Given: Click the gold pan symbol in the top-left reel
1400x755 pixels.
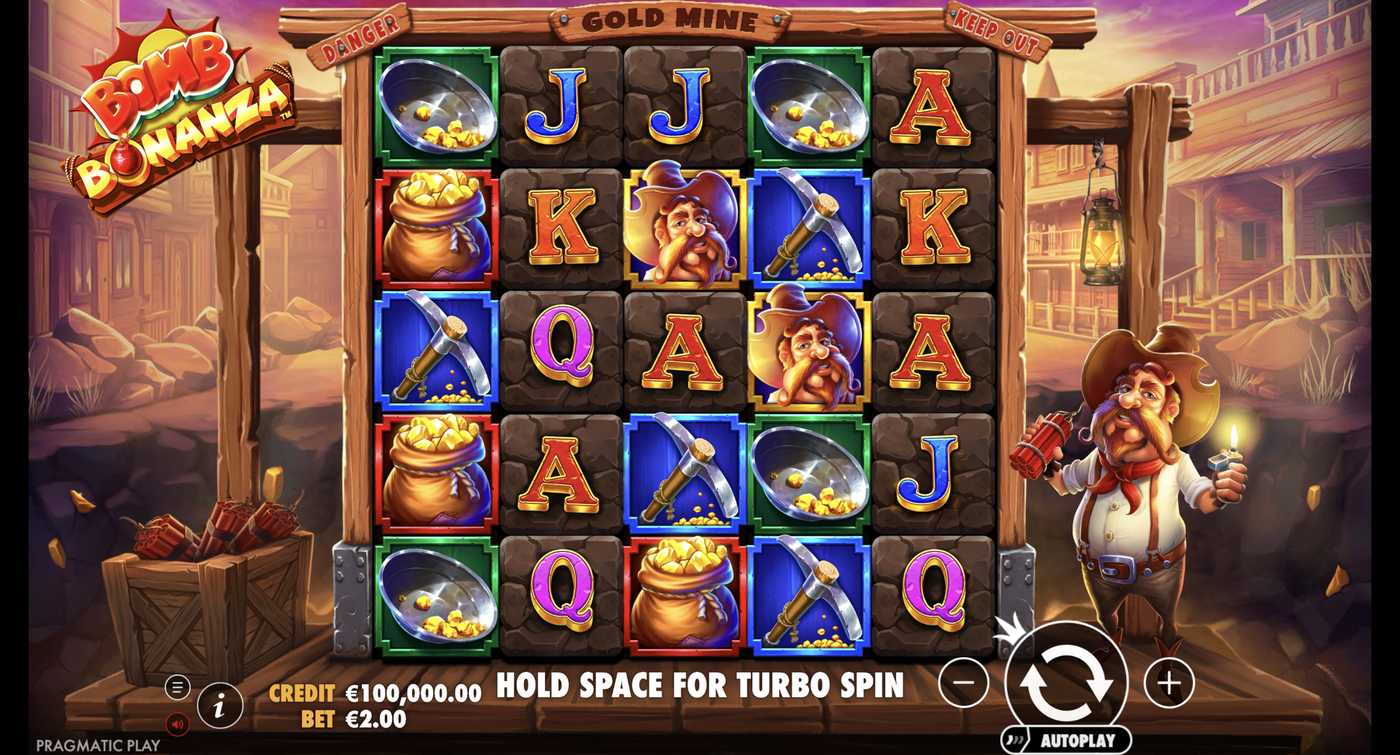Looking at the screenshot, I should pos(433,110).
